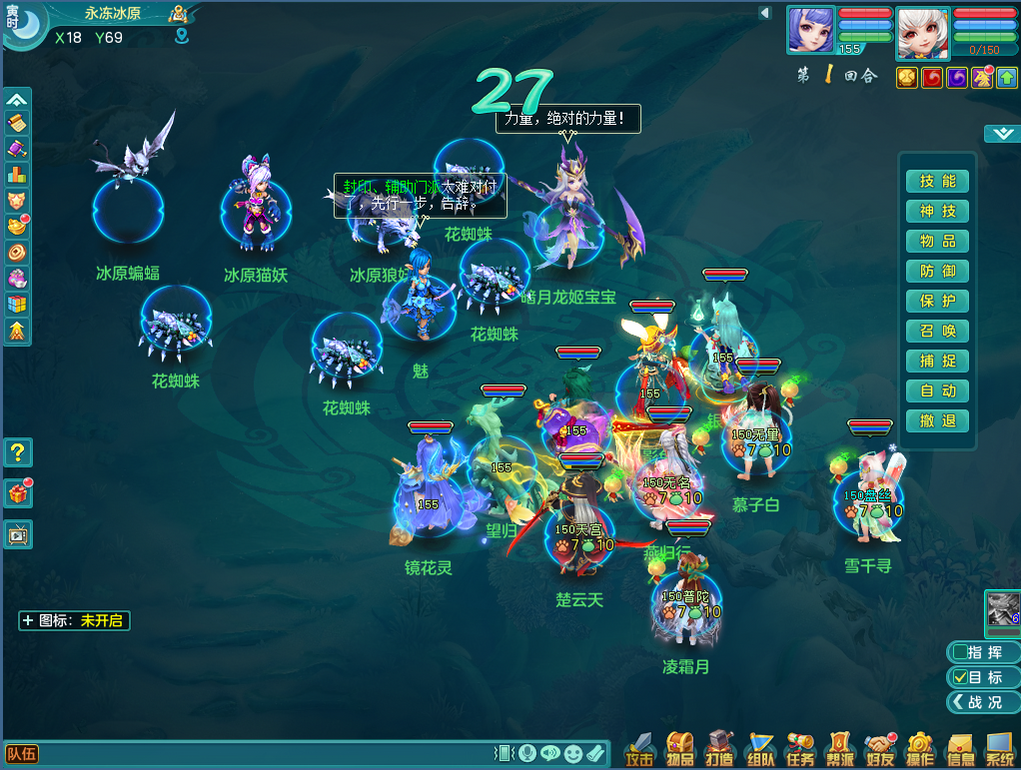Viewport: 1021px width, 770px height.
Task: Toggle the 目标 target checkbox
Action: (x=961, y=677)
